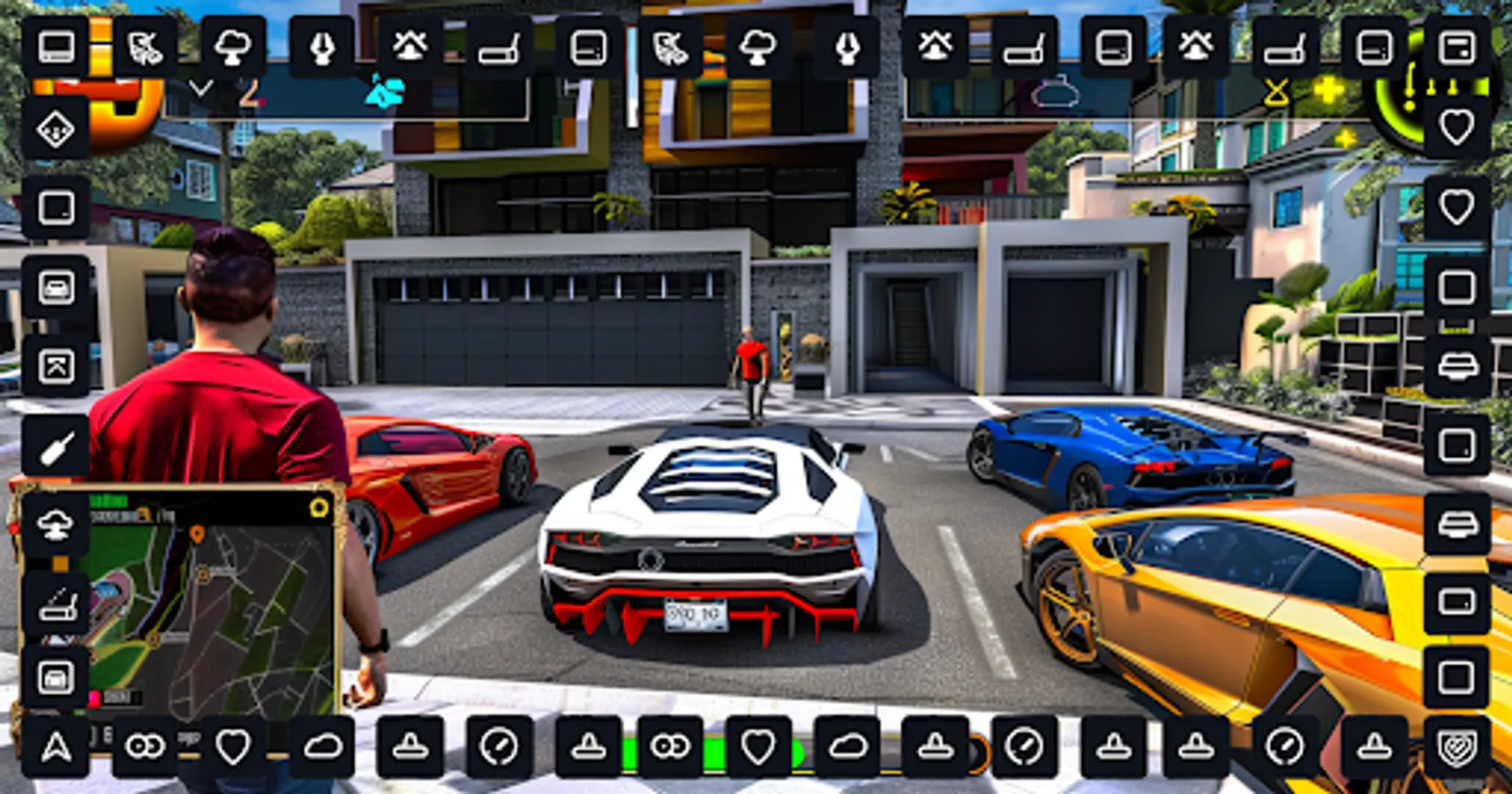The image size is (1512, 794).
Task: Expand the minimap panel at bottom-left
Action: coord(319,507)
